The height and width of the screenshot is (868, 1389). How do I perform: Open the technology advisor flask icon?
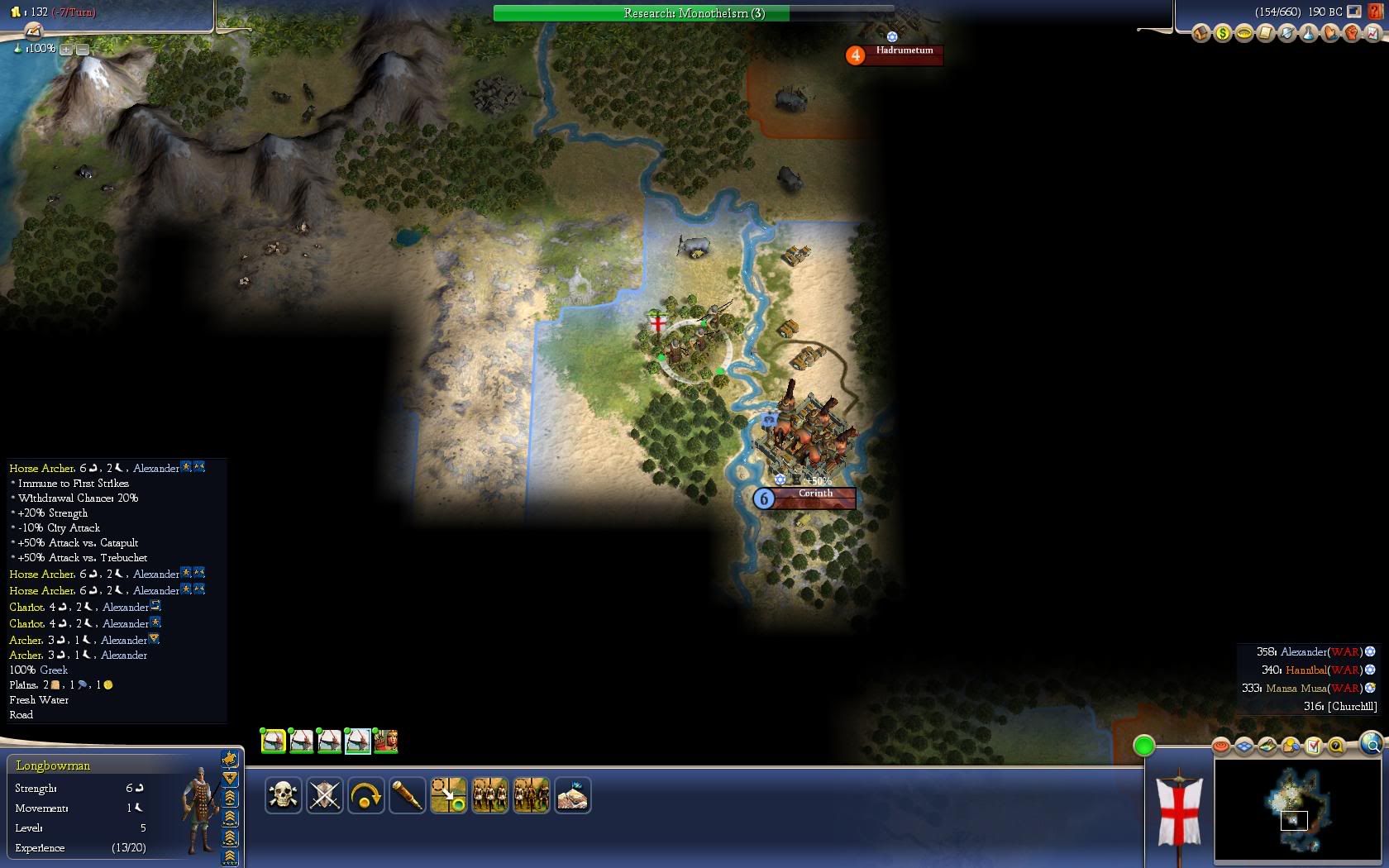(x=1308, y=34)
